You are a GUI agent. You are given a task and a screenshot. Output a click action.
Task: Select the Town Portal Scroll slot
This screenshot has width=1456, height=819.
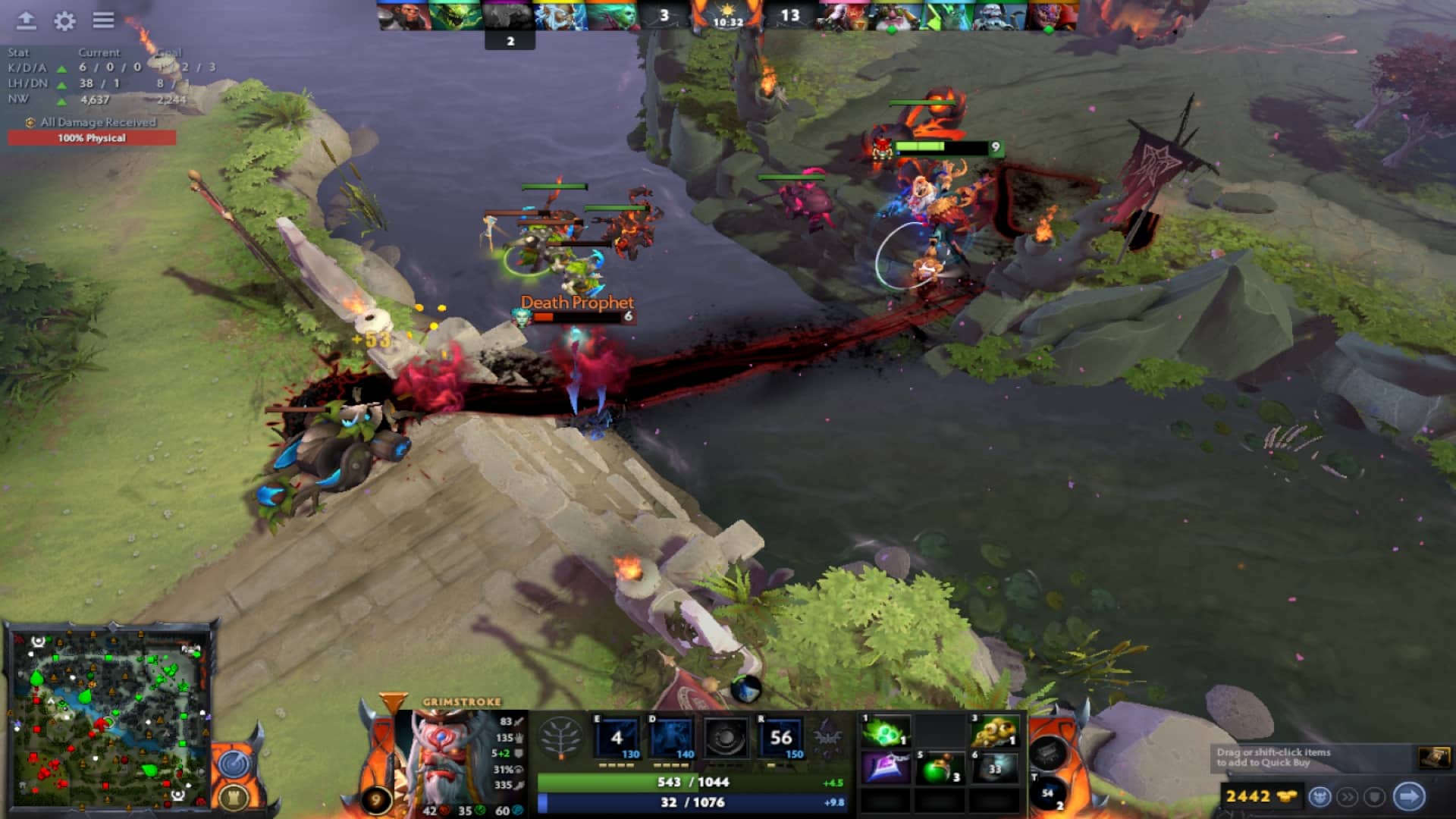coord(1050,793)
